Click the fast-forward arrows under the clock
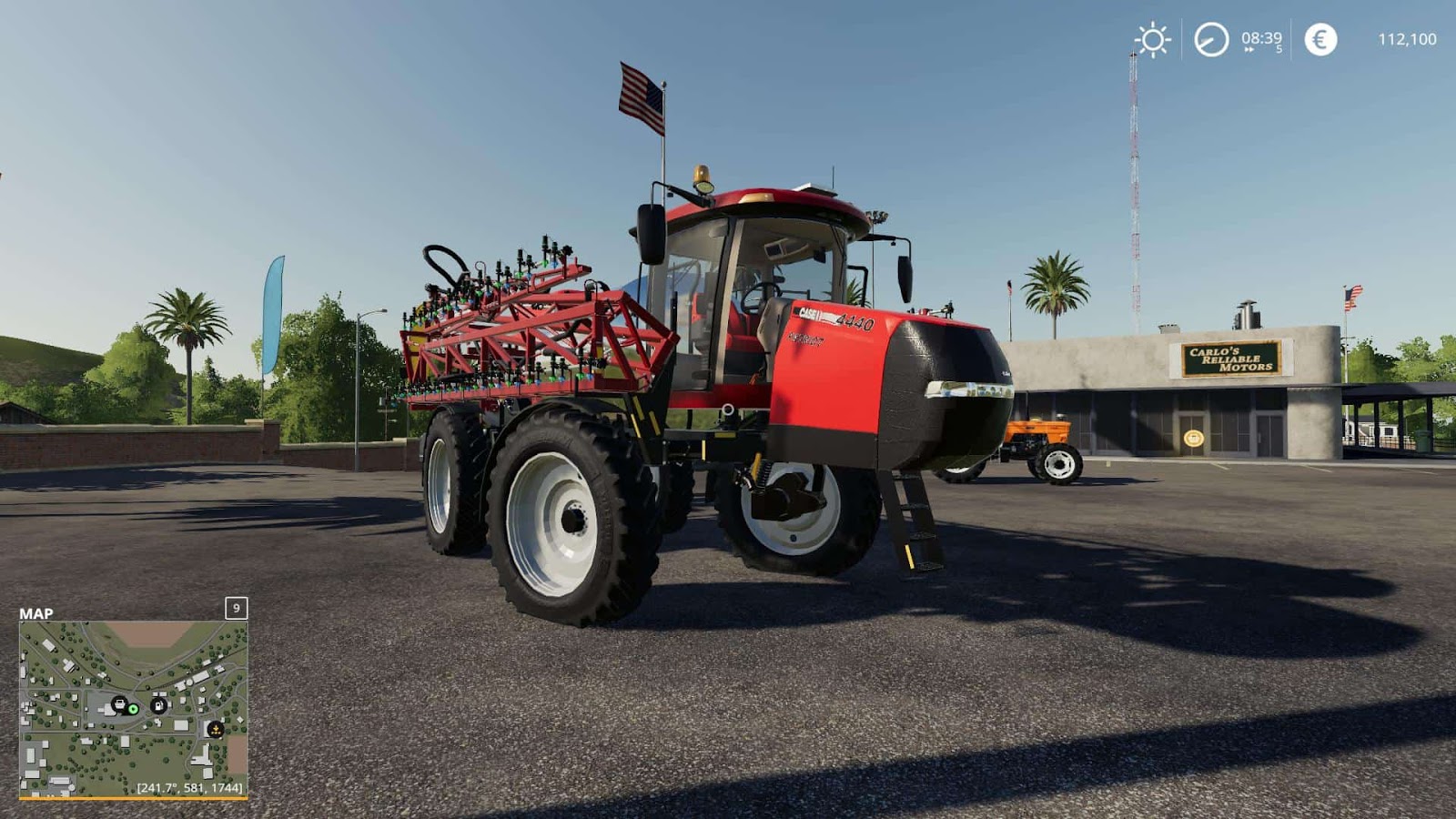 click(x=1249, y=47)
